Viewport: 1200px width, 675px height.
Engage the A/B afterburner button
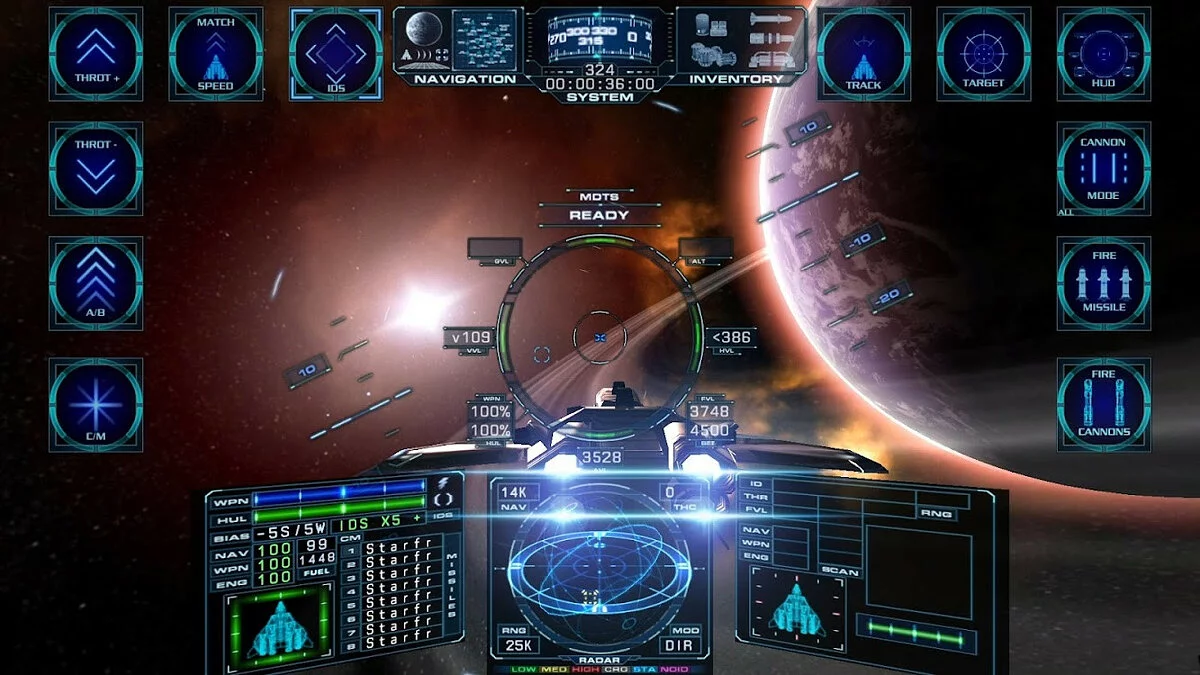[96, 283]
